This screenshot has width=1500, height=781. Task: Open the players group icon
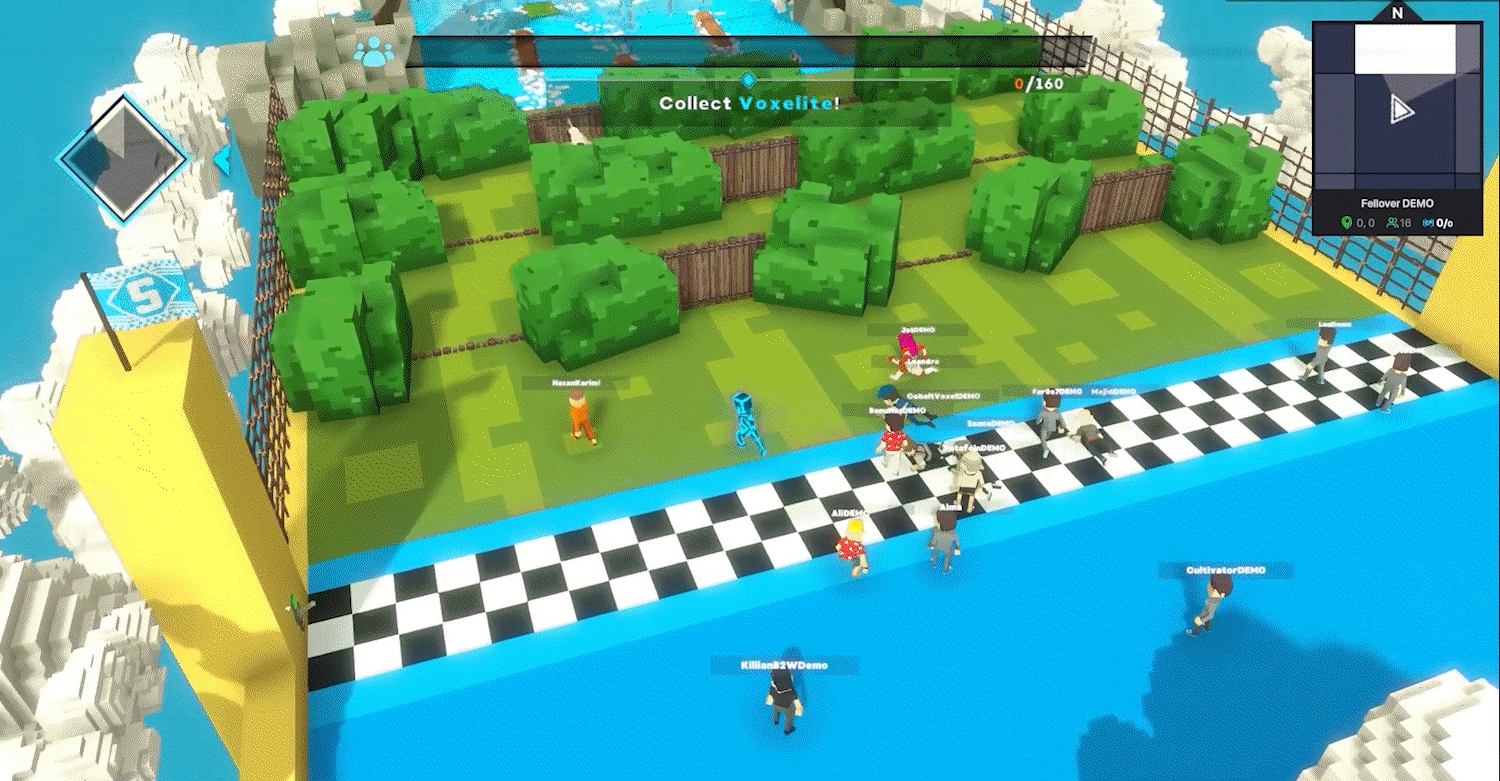click(375, 51)
